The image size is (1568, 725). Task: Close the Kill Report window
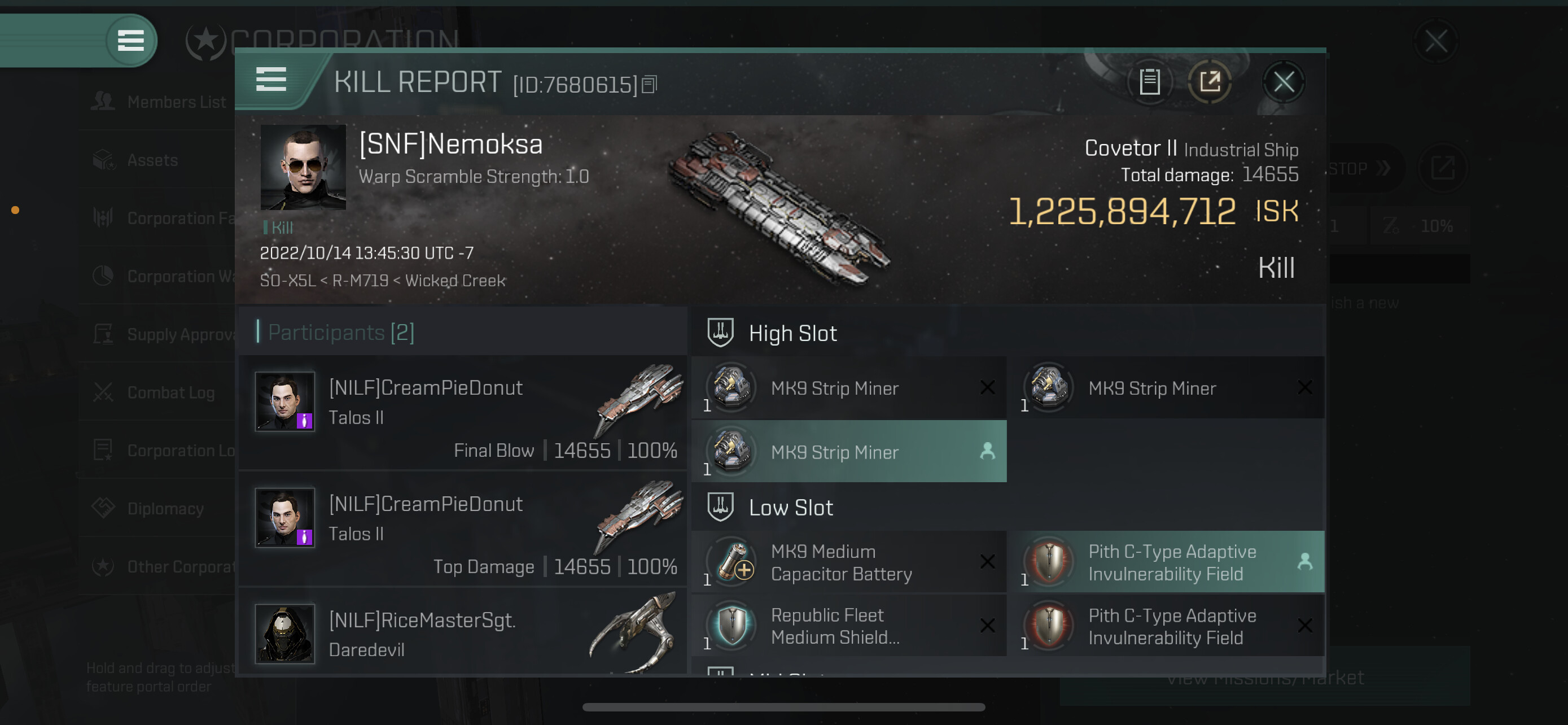1283,82
